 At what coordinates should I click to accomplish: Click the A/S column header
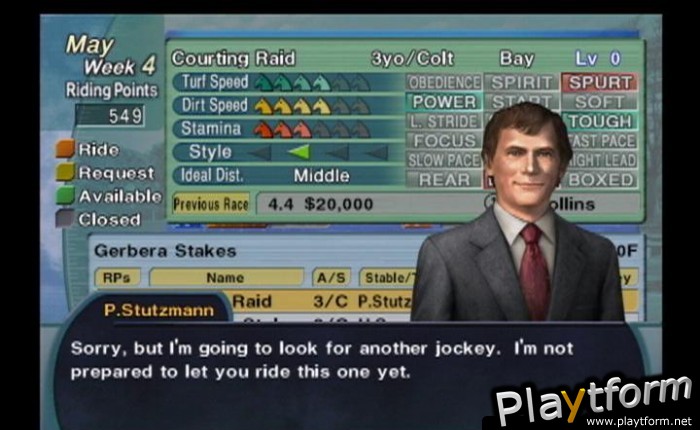[x=332, y=277]
